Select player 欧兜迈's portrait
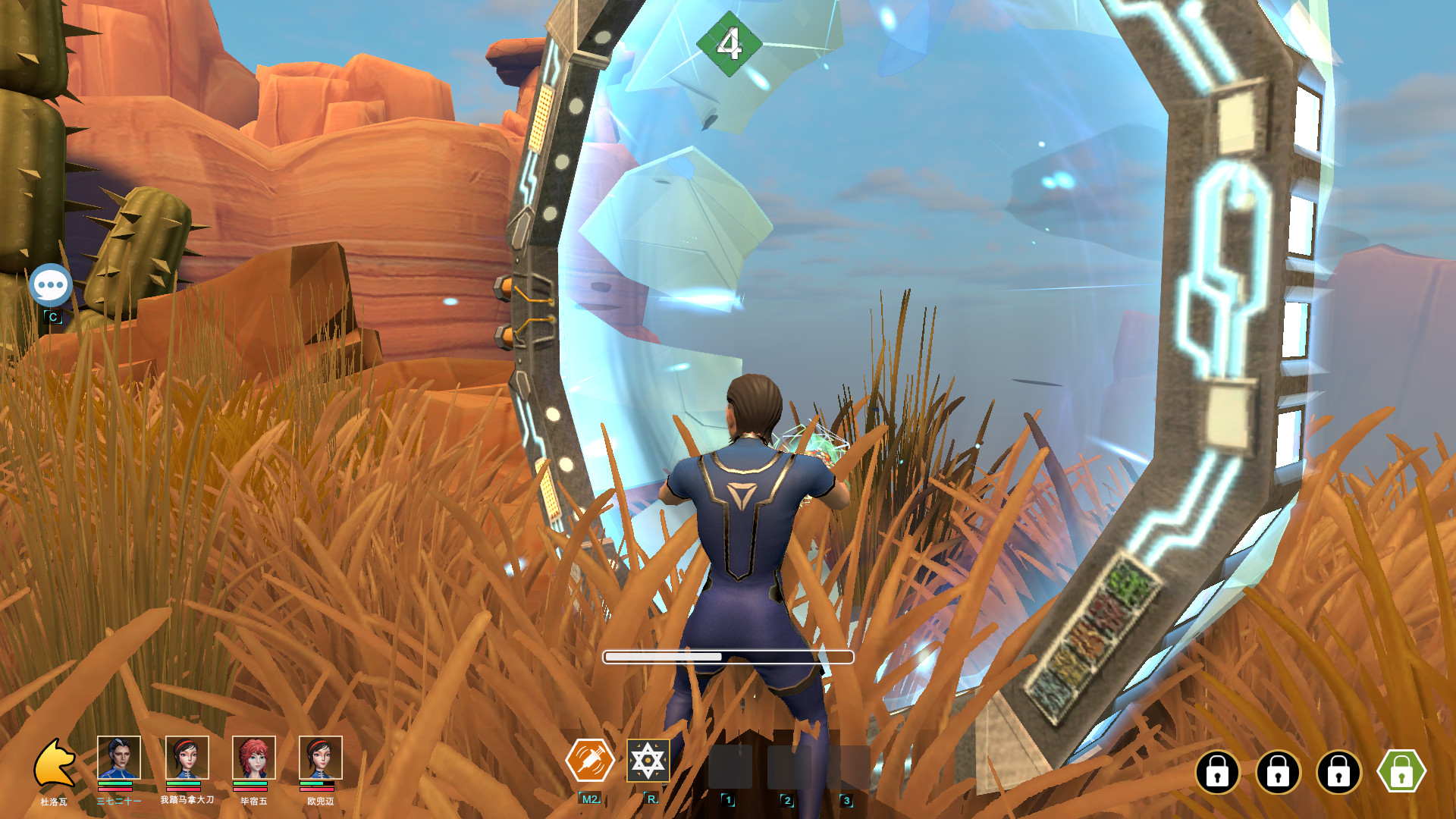The image size is (1456, 819). (320, 757)
